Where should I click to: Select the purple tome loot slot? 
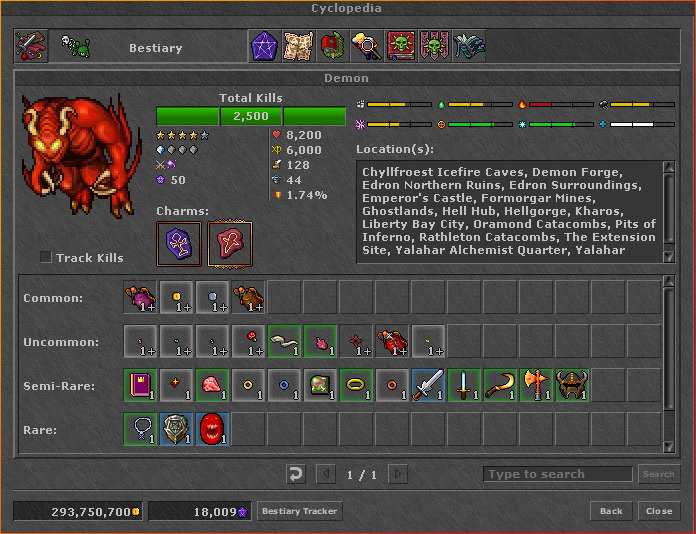[140, 385]
